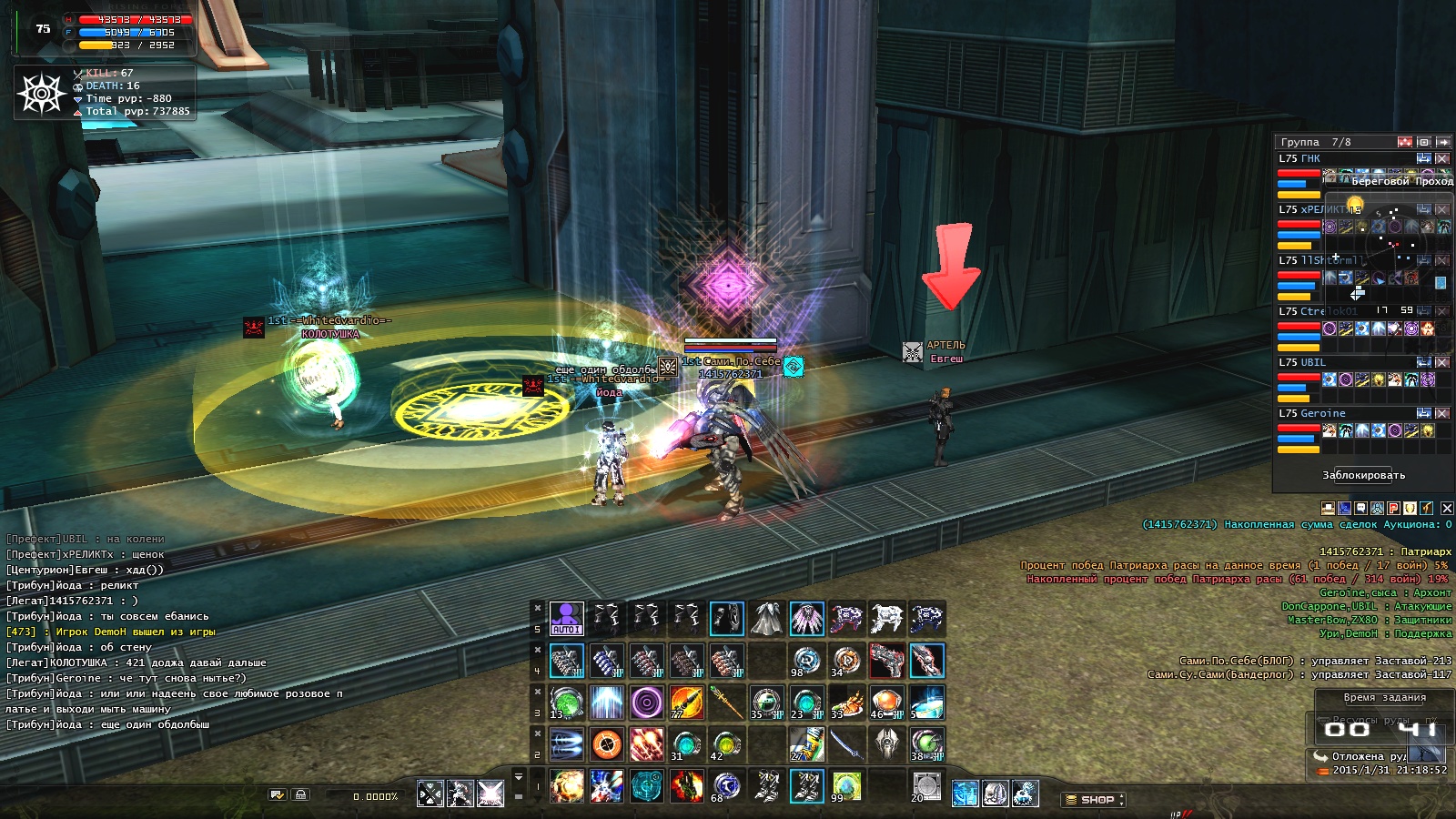Screen dimensions: 1456x819
Task: Click the minimap radar display
Action: pyautogui.click(x=1388, y=241)
